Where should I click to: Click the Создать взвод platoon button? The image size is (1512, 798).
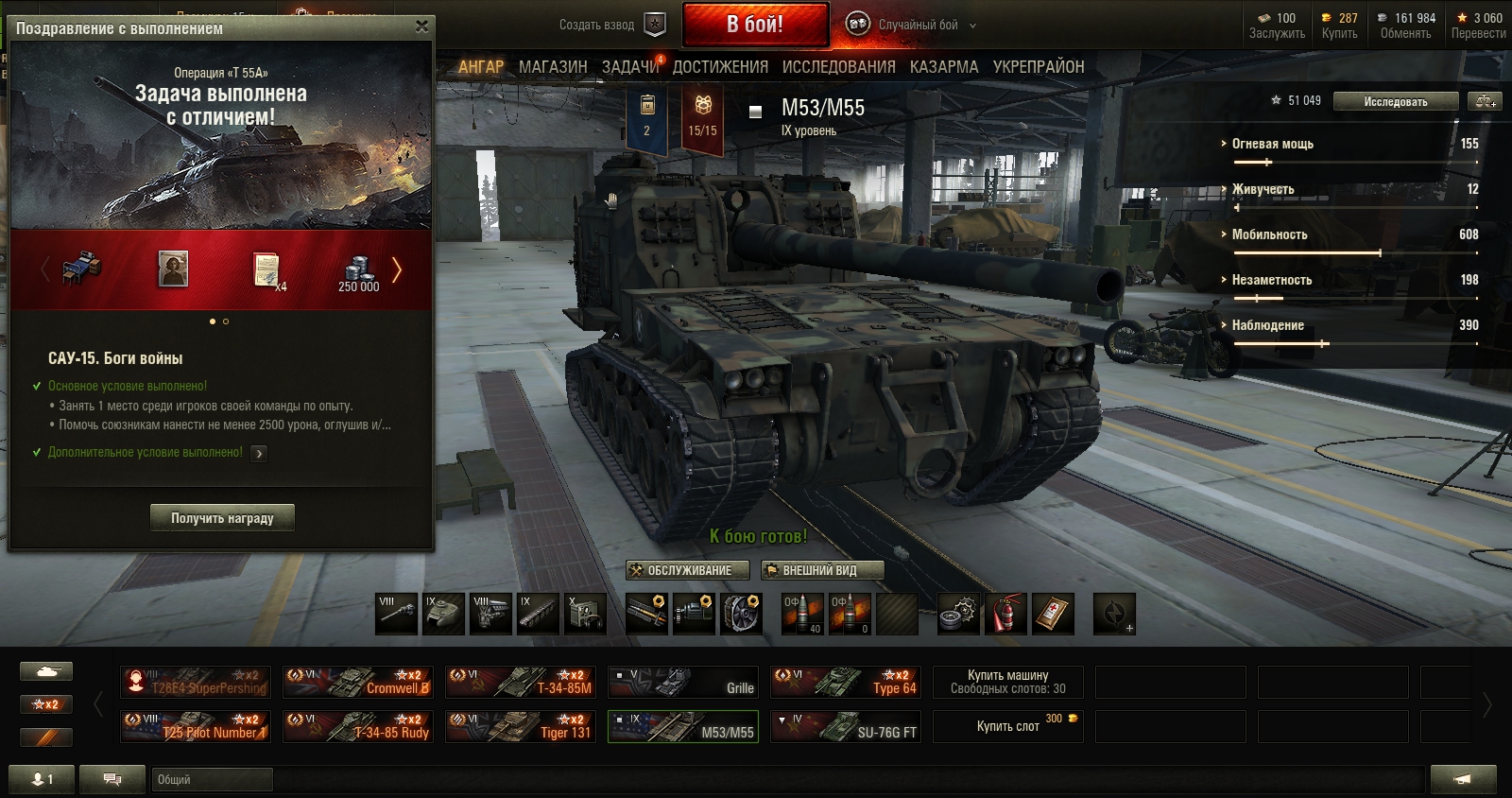click(611, 26)
